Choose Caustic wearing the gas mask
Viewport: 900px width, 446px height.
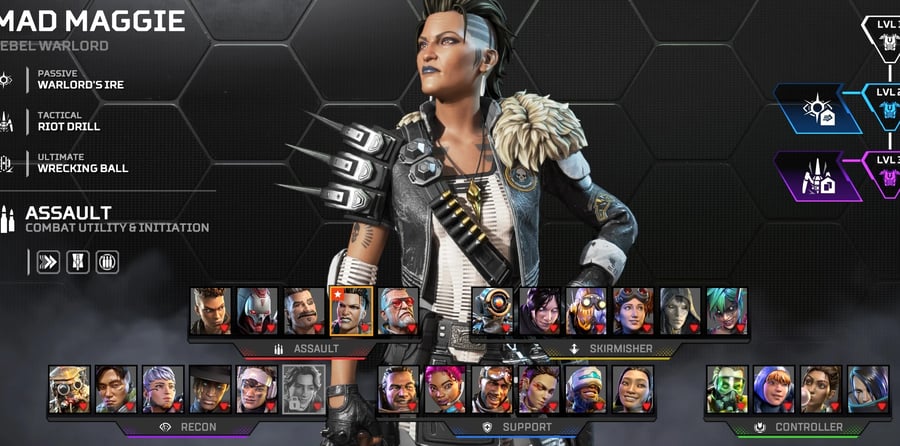coord(727,389)
